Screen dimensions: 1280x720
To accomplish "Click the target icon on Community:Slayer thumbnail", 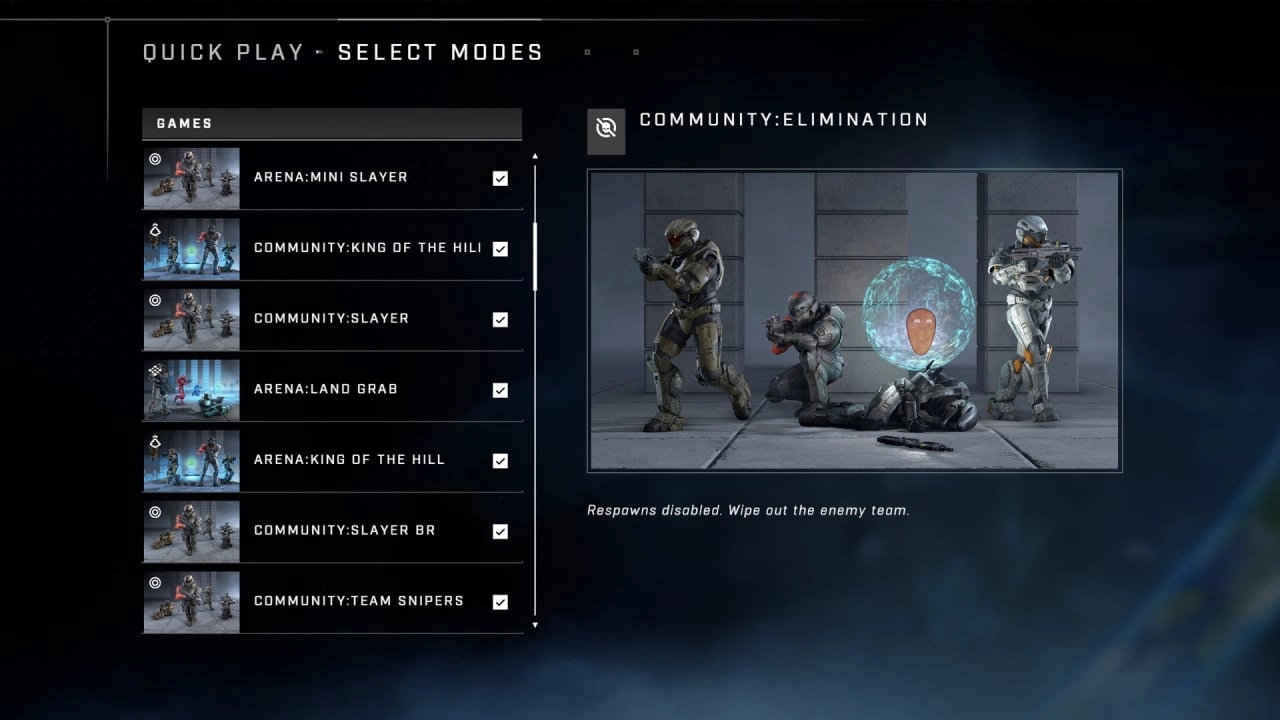I will (153, 300).
